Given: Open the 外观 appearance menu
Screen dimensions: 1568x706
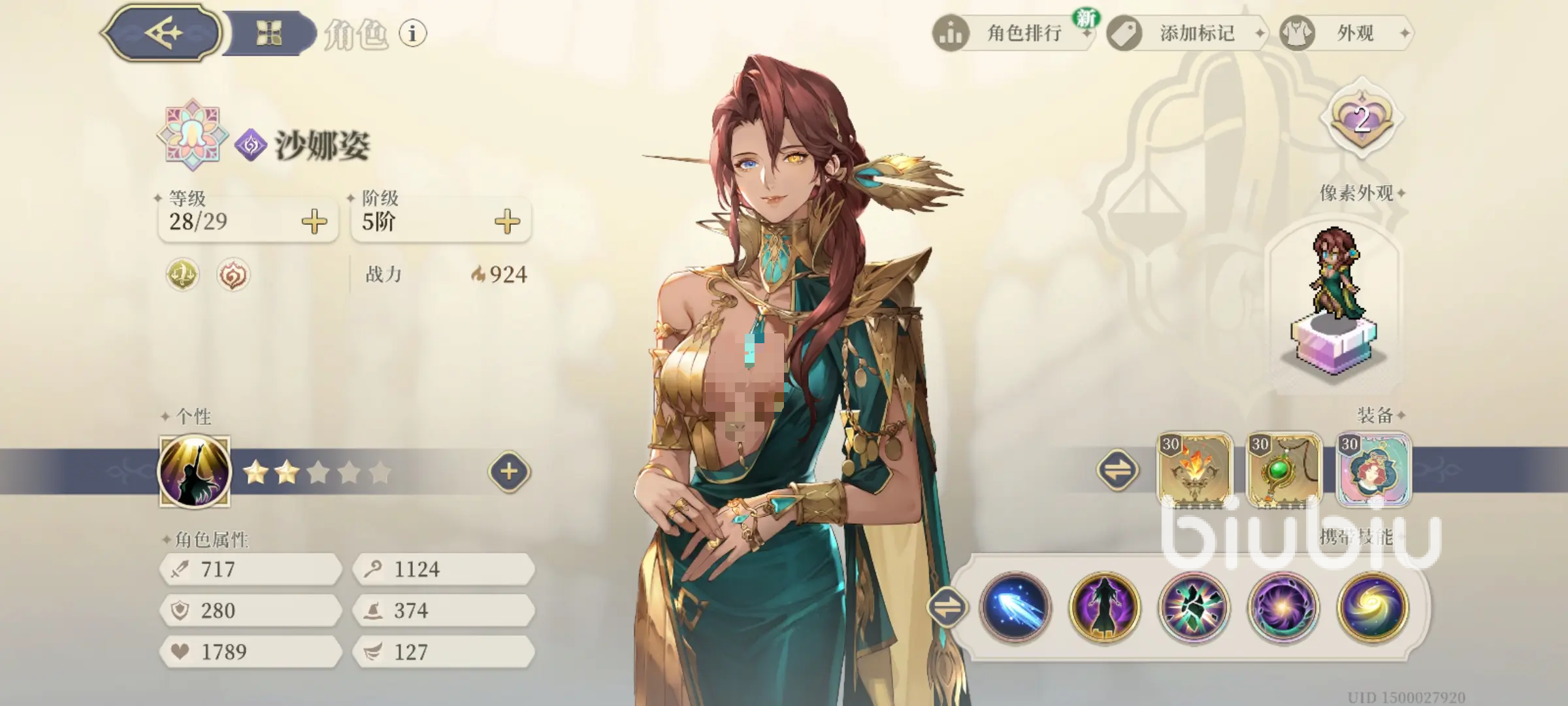Looking at the screenshot, I should pyautogui.click(x=1347, y=33).
